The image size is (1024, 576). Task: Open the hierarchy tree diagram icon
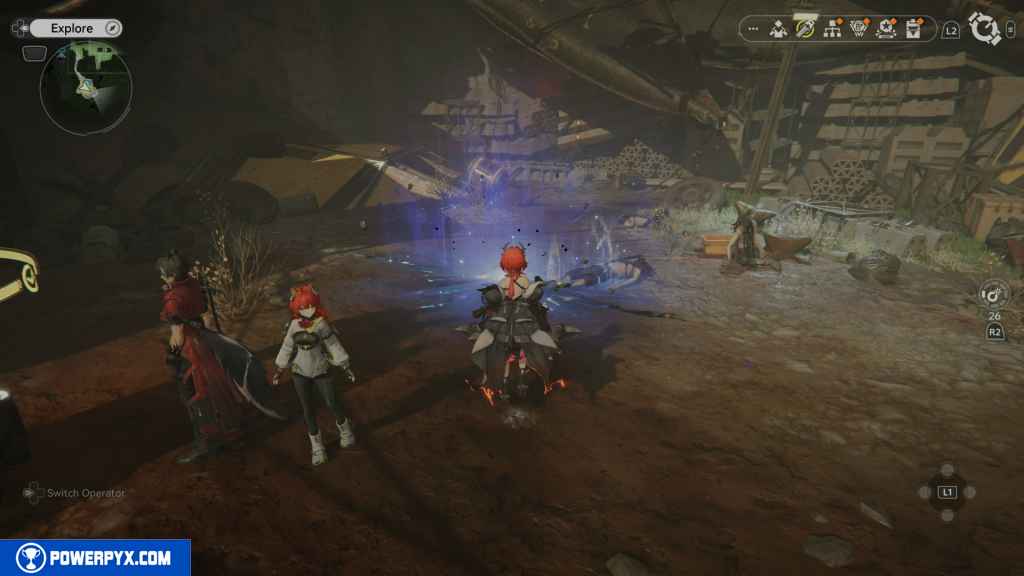[832, 29]
